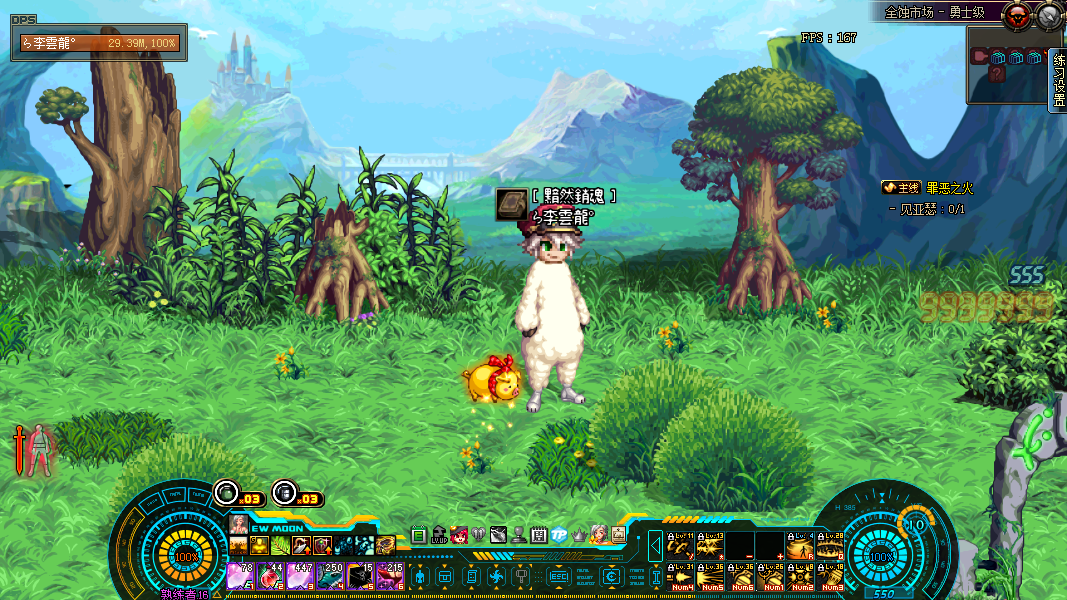
Task: Use the quick slot 6 item with 215
Action: pyautogui.click(x=390, y=576)
